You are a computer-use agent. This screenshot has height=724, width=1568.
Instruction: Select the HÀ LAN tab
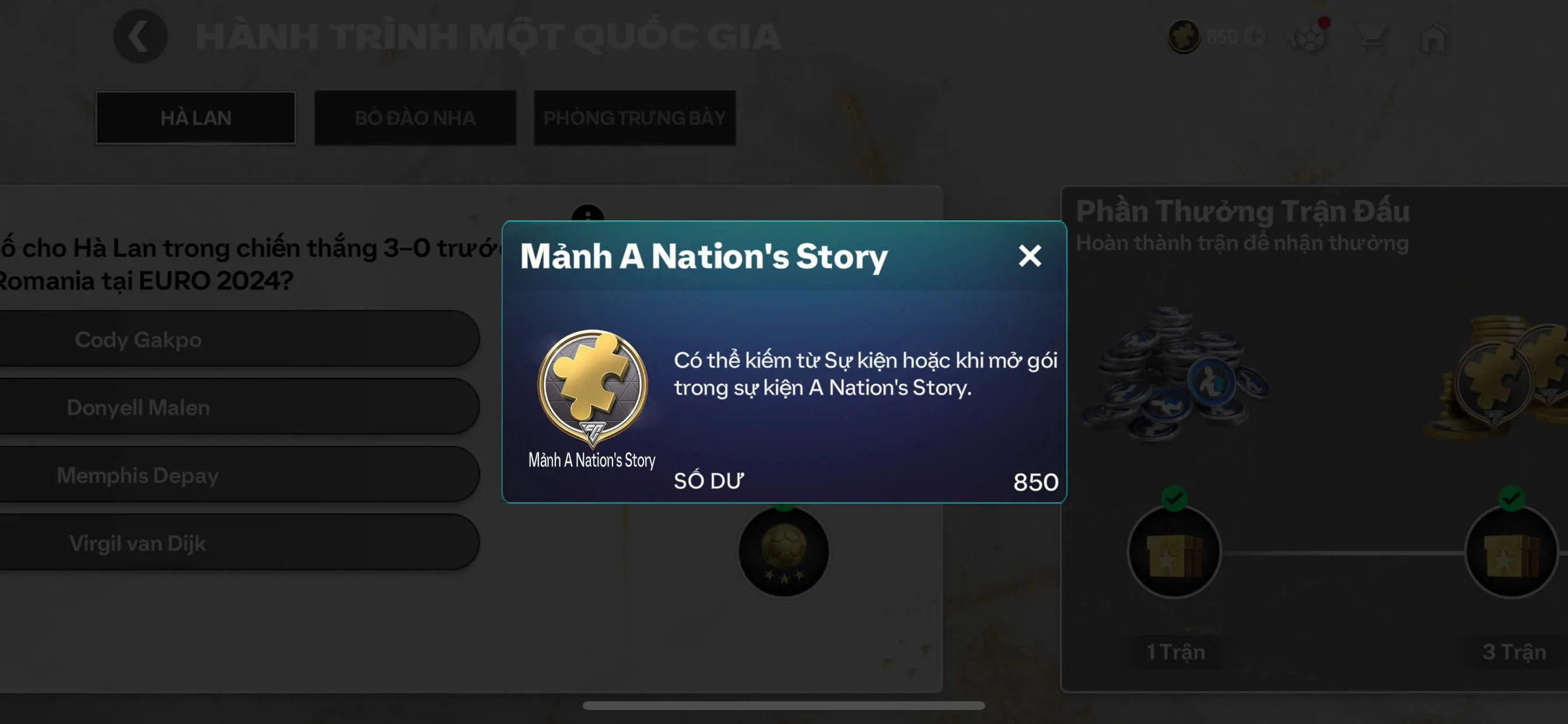(195, 117)
